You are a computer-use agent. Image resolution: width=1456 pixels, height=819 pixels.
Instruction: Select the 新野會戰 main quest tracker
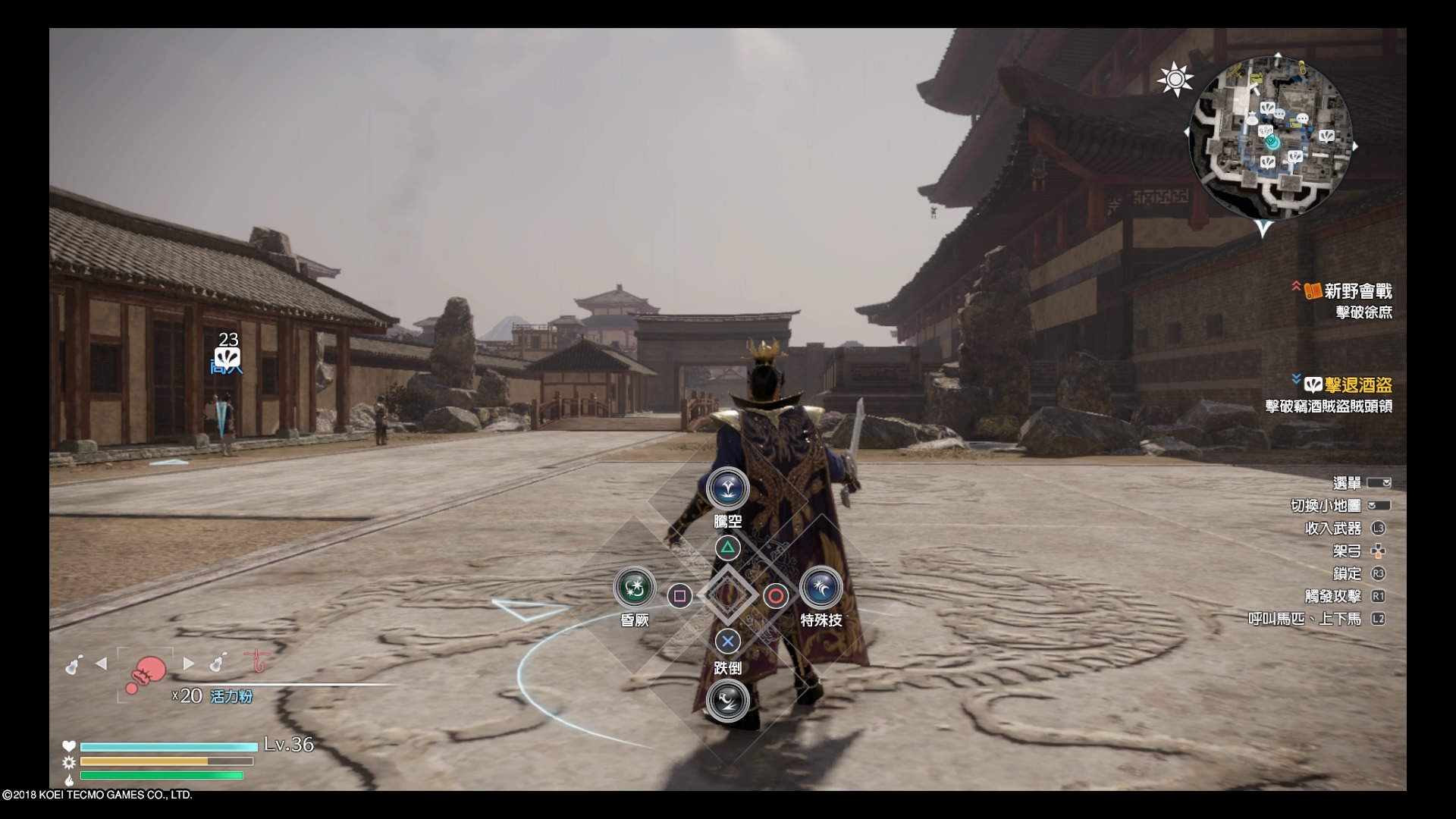[x=1357, y=291]
